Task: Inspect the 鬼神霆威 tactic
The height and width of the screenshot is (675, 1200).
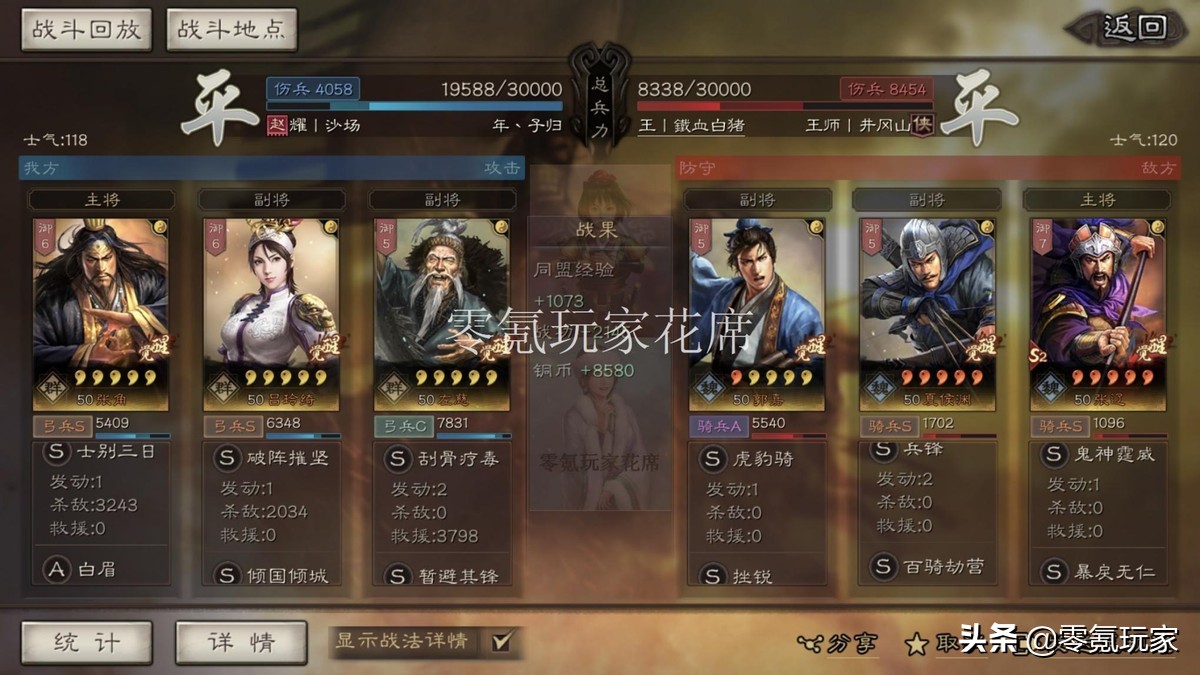Action: click(x=1098, y=454)
